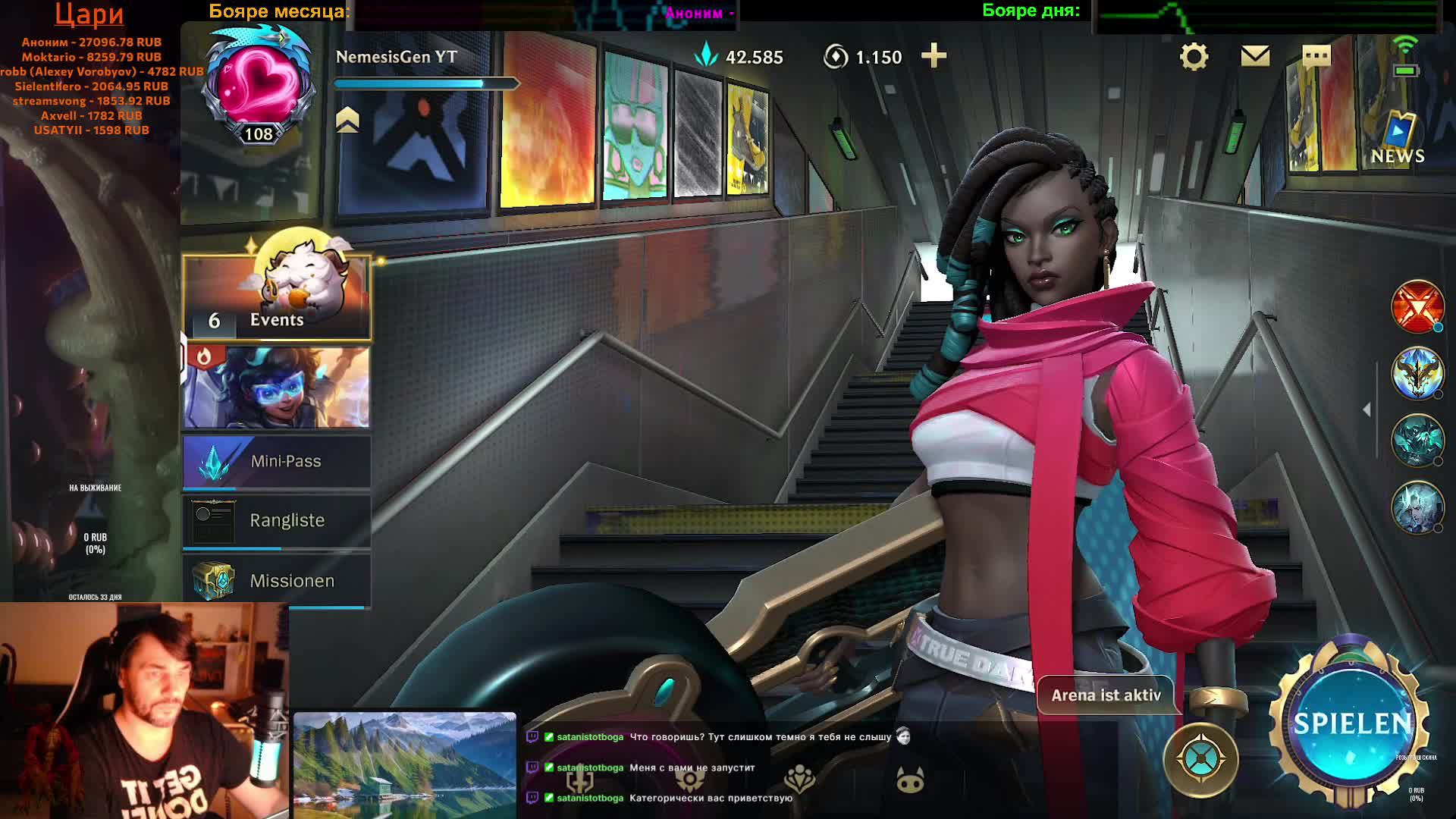
Task: Open the round compass mode selector
Action: click(x=1200, y=759)
